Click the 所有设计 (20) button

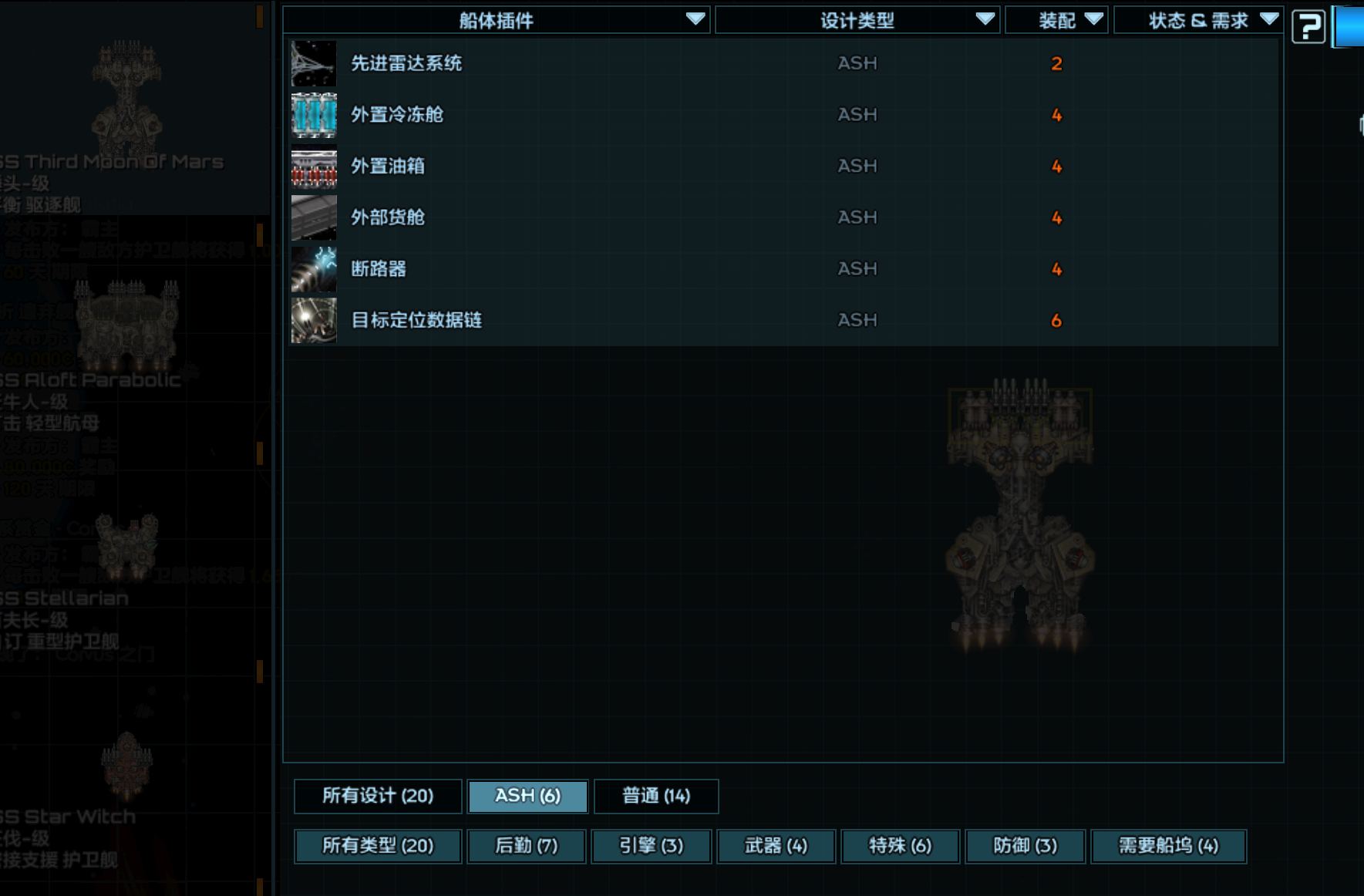(378, 796)
